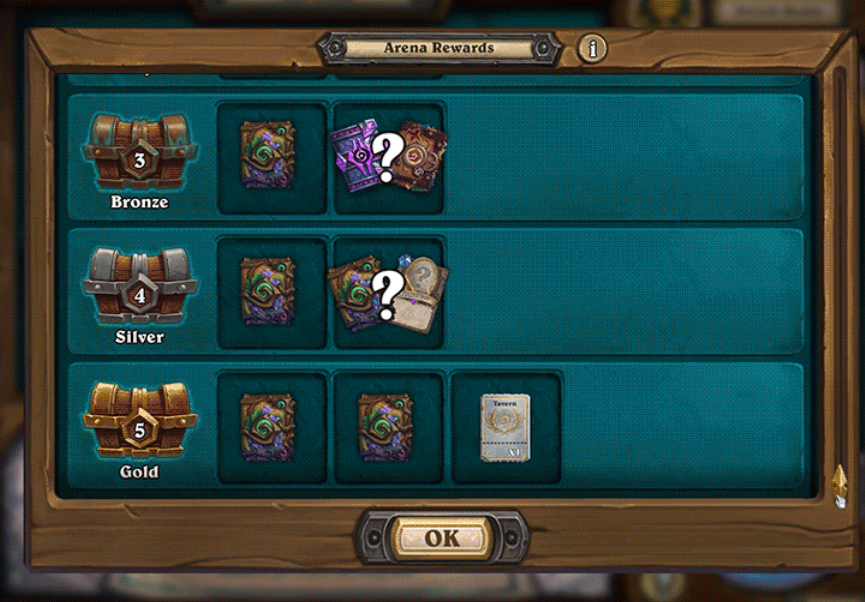The height and width of the screenshot is (602, 865).
Task: Select the Silver chest tier
Action: tap(139, 289)
